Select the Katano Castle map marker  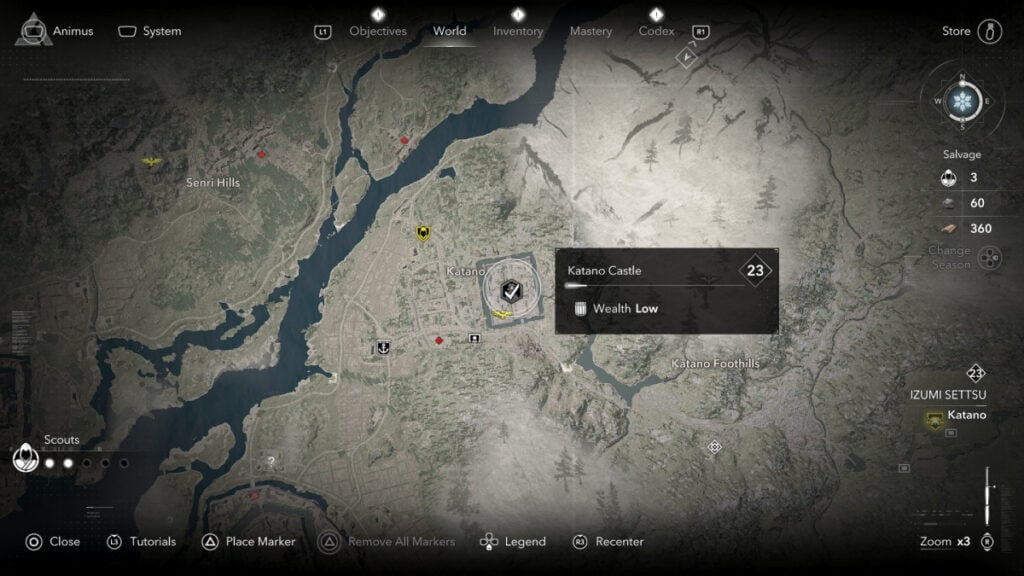coord(509,291)
